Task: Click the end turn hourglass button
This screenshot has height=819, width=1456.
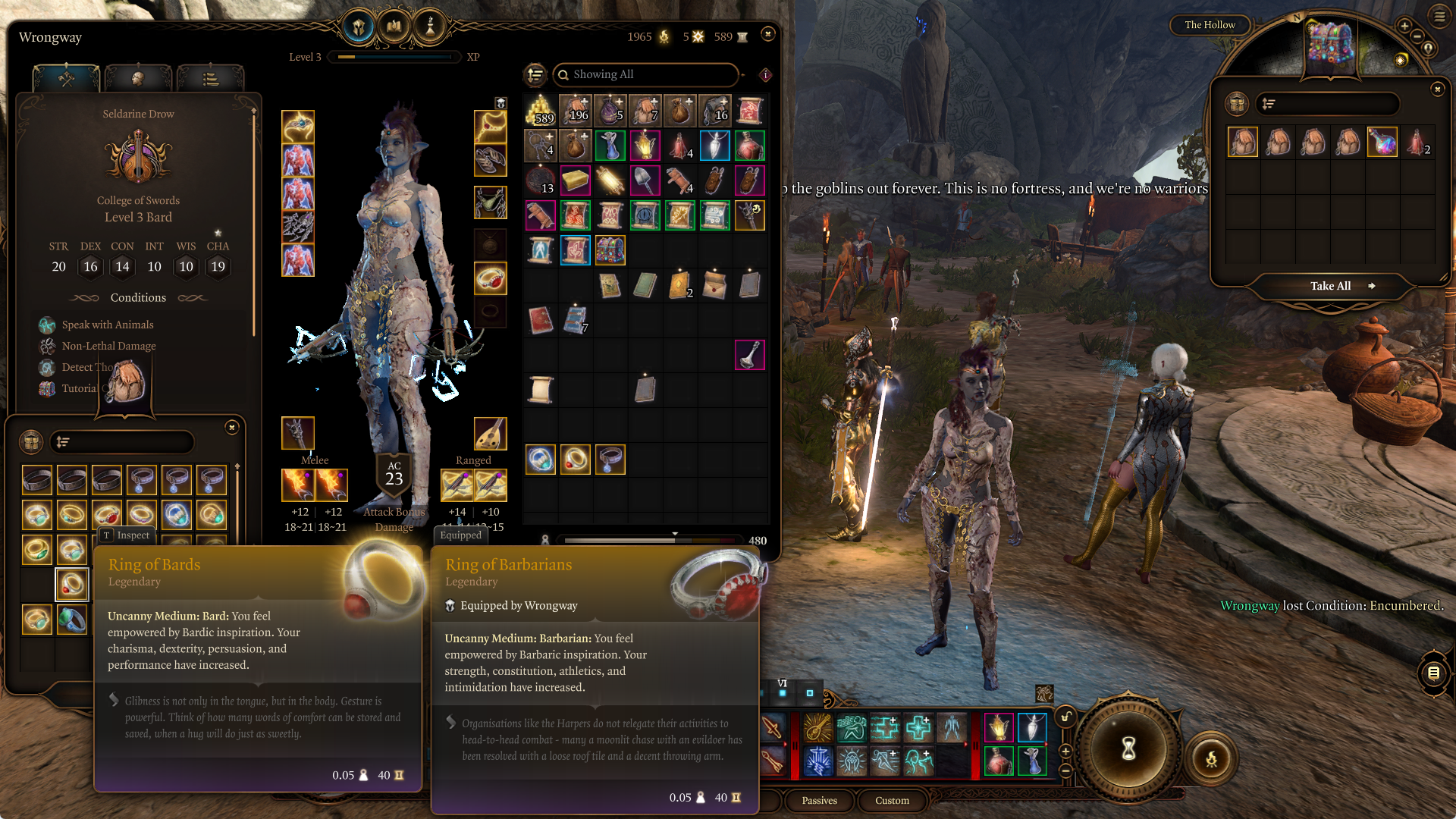Action: point(1128,748)
